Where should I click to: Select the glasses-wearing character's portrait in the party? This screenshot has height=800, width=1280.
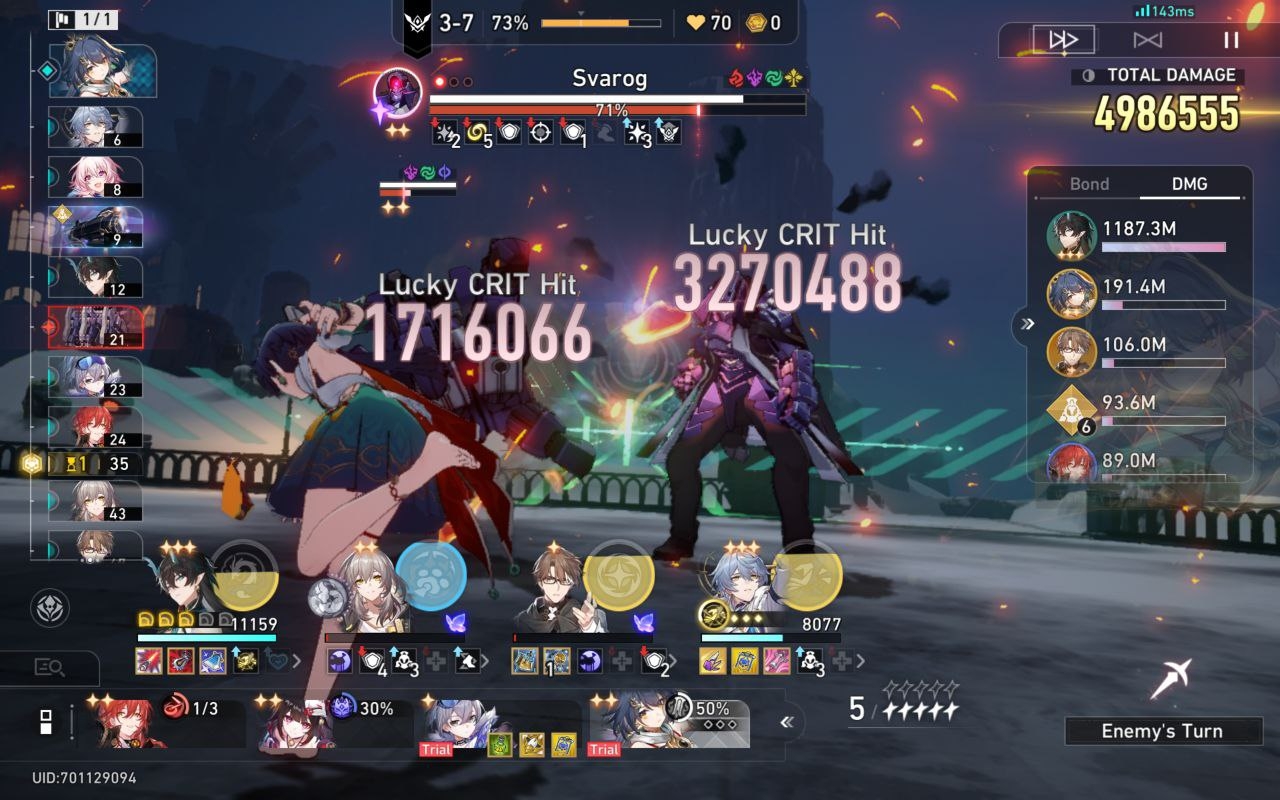pos(558,588)
